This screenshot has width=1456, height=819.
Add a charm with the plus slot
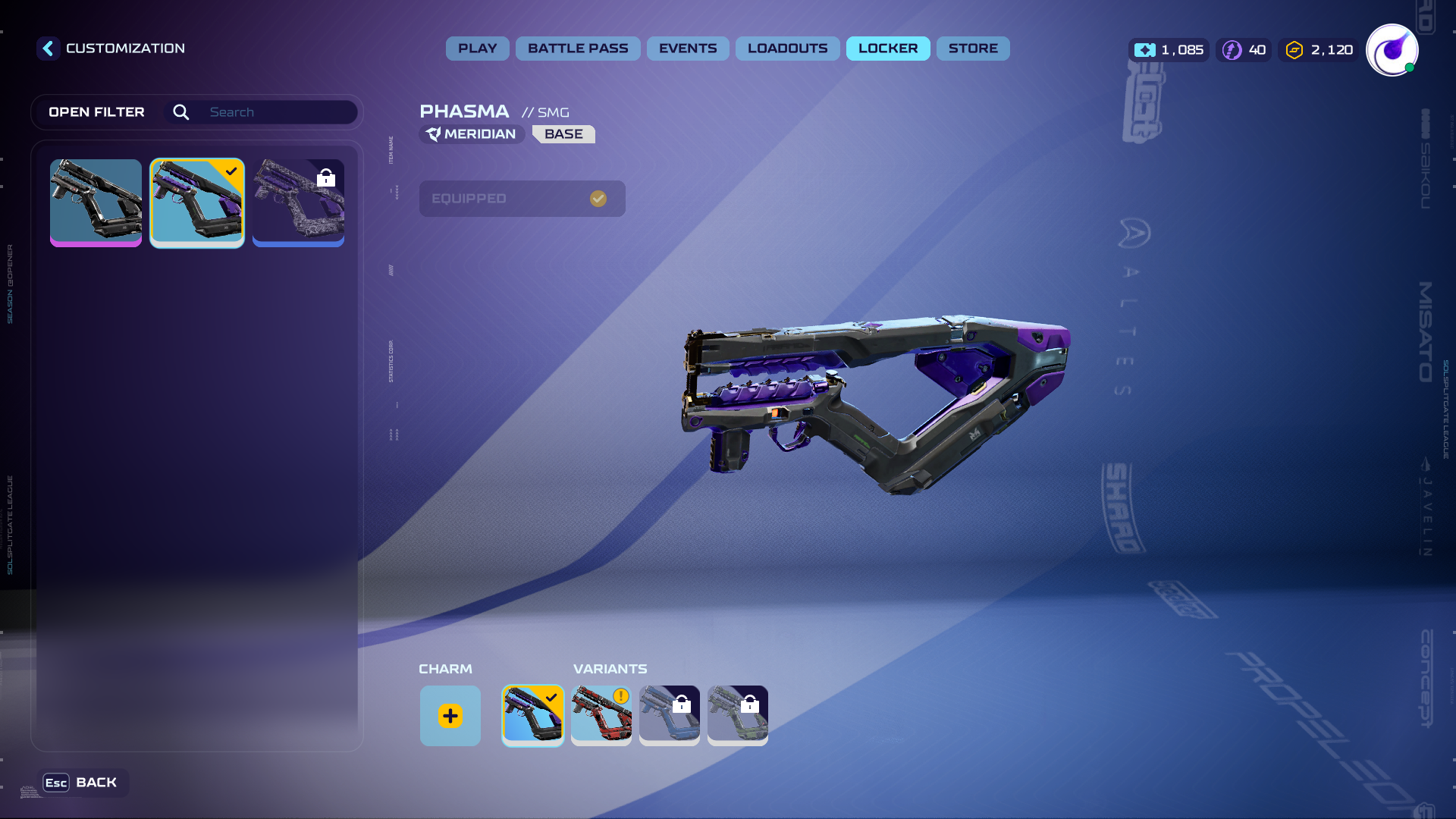(450, 716)
